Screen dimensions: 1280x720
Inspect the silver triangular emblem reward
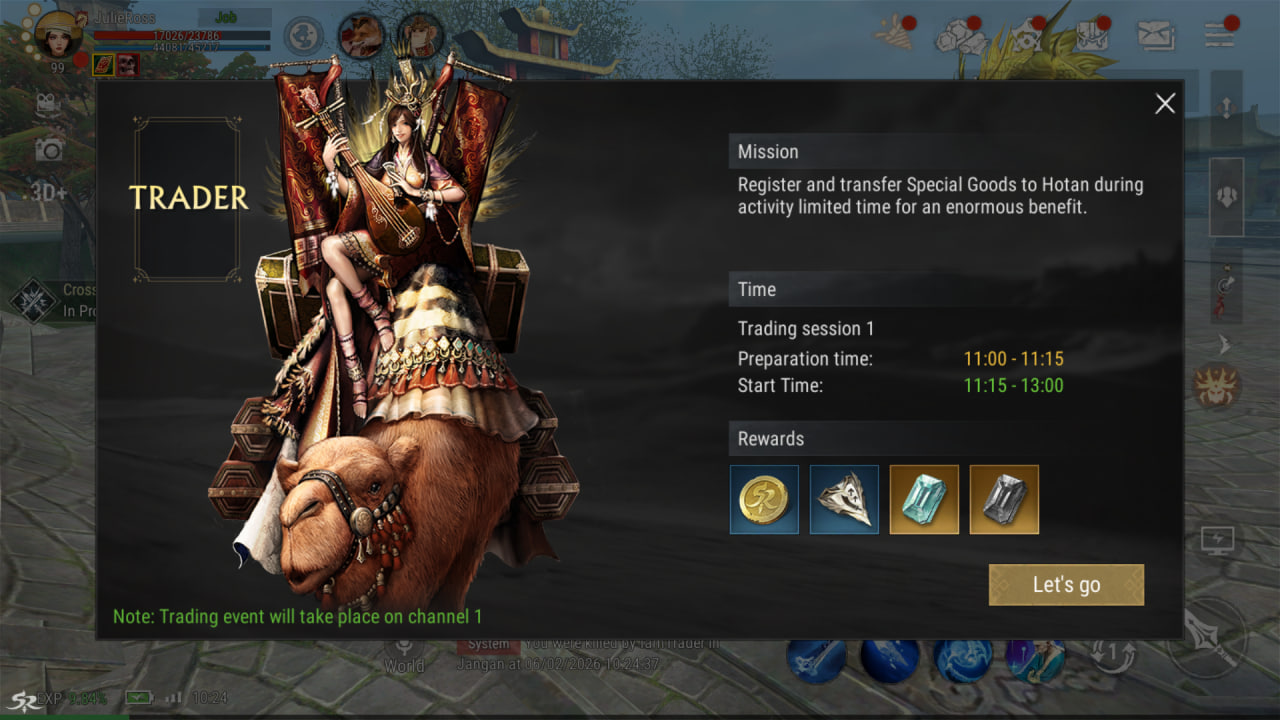(844, 499)
